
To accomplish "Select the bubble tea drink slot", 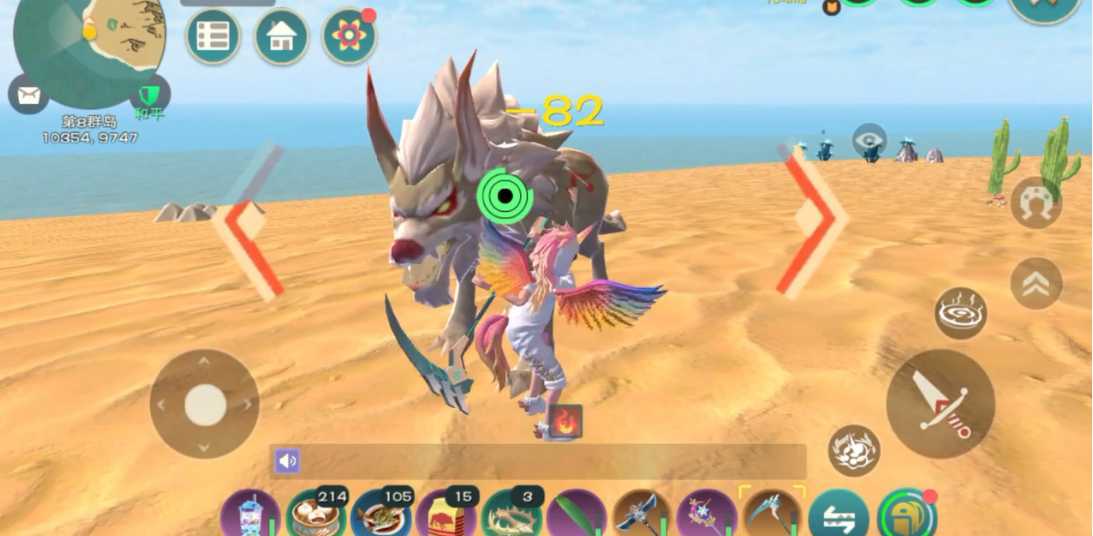I will click(250, 515).
